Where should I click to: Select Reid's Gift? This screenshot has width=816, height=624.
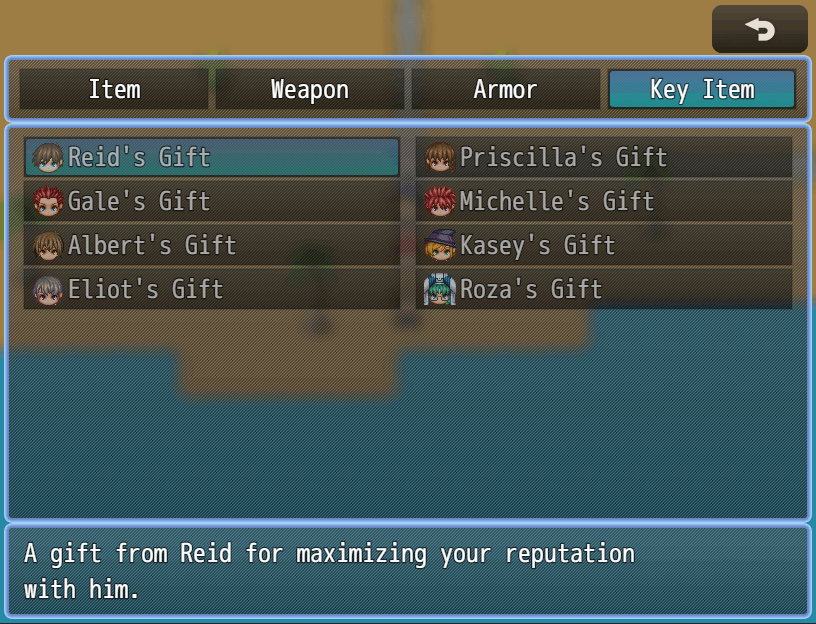[x=212, y=157]
